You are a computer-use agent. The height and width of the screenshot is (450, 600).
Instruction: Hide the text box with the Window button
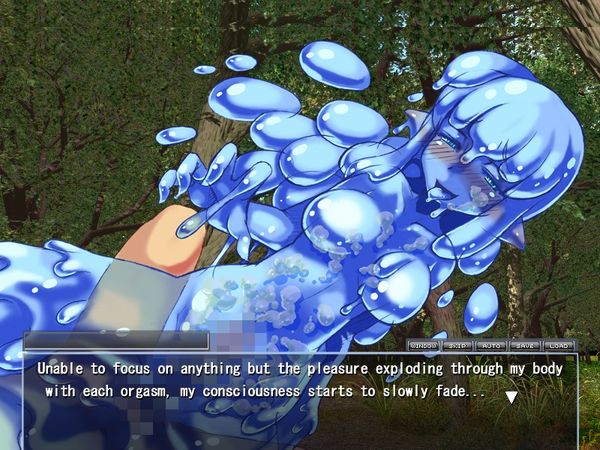[423, 345]
